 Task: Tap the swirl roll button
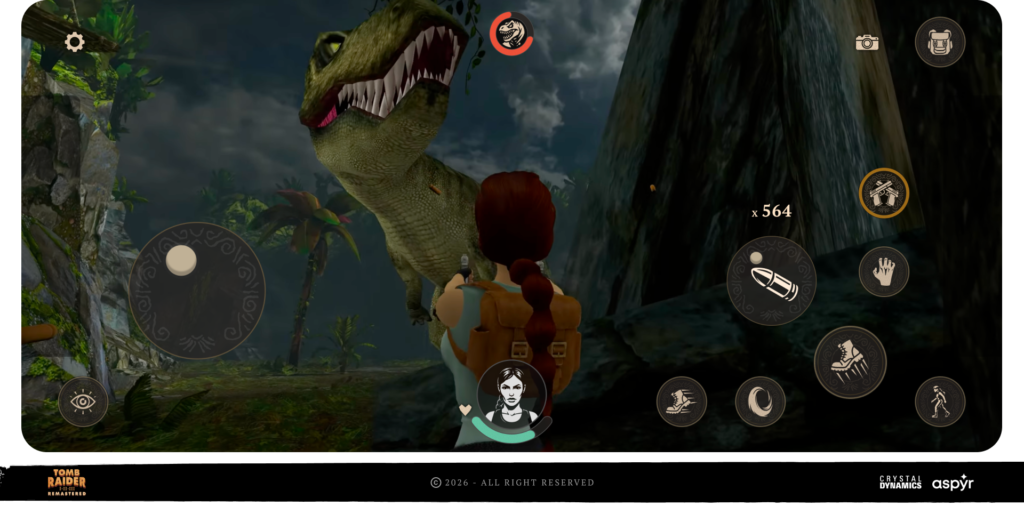[x=760, y=401]
